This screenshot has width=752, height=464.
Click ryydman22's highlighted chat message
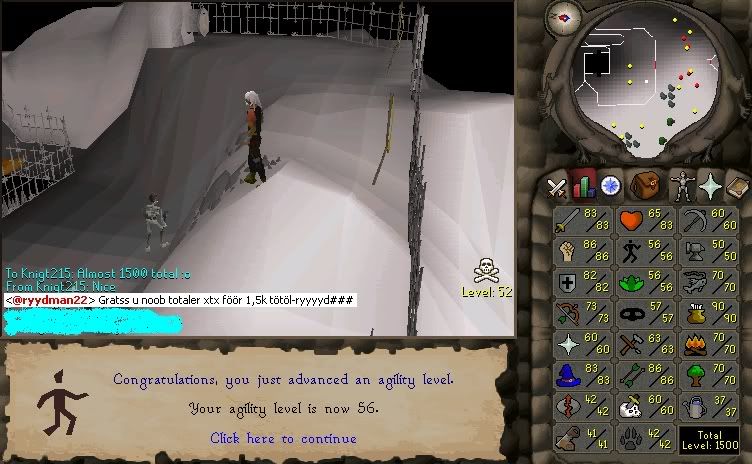click(x=180, y=300)
